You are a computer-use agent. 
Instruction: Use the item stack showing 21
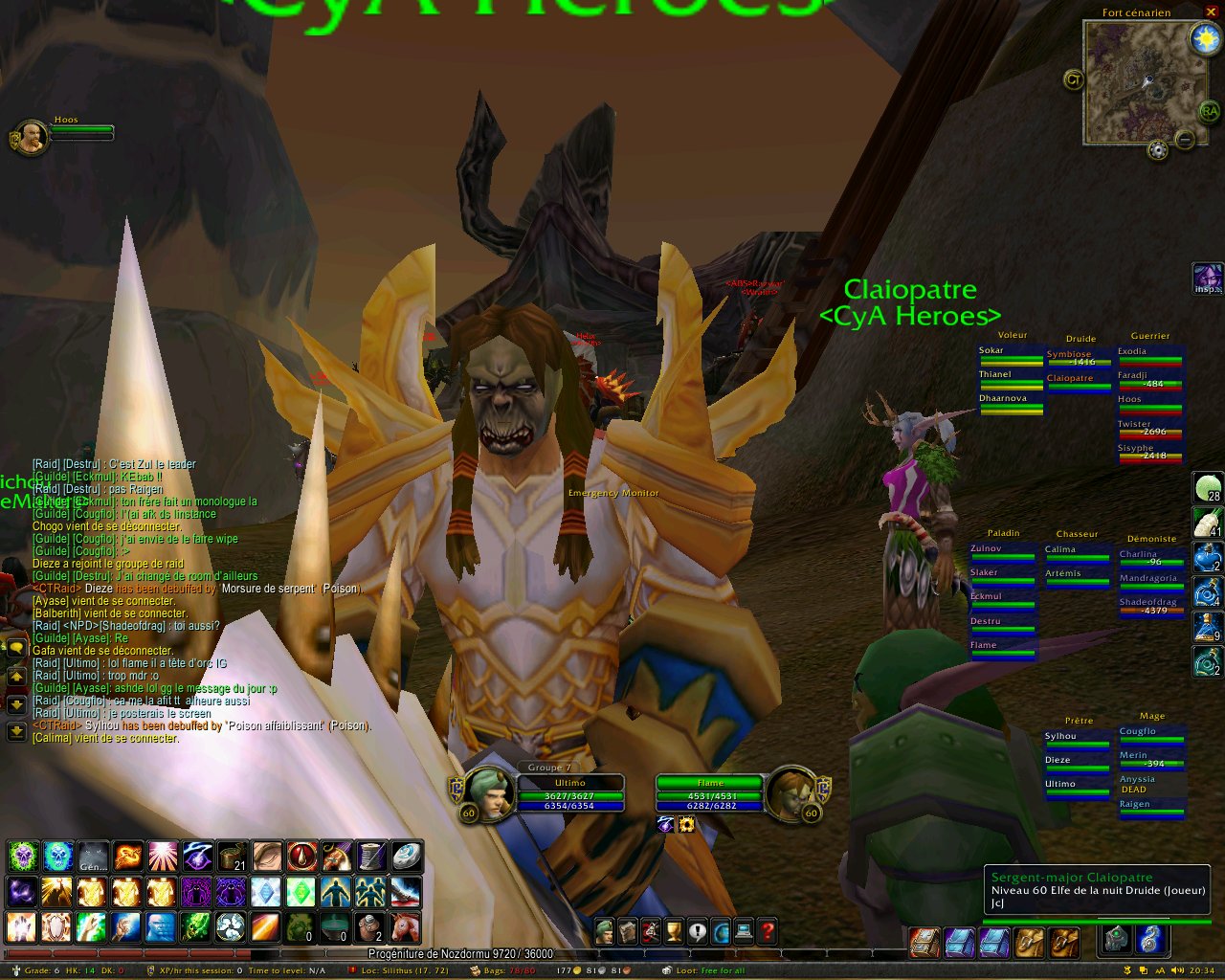click(233, 856)
